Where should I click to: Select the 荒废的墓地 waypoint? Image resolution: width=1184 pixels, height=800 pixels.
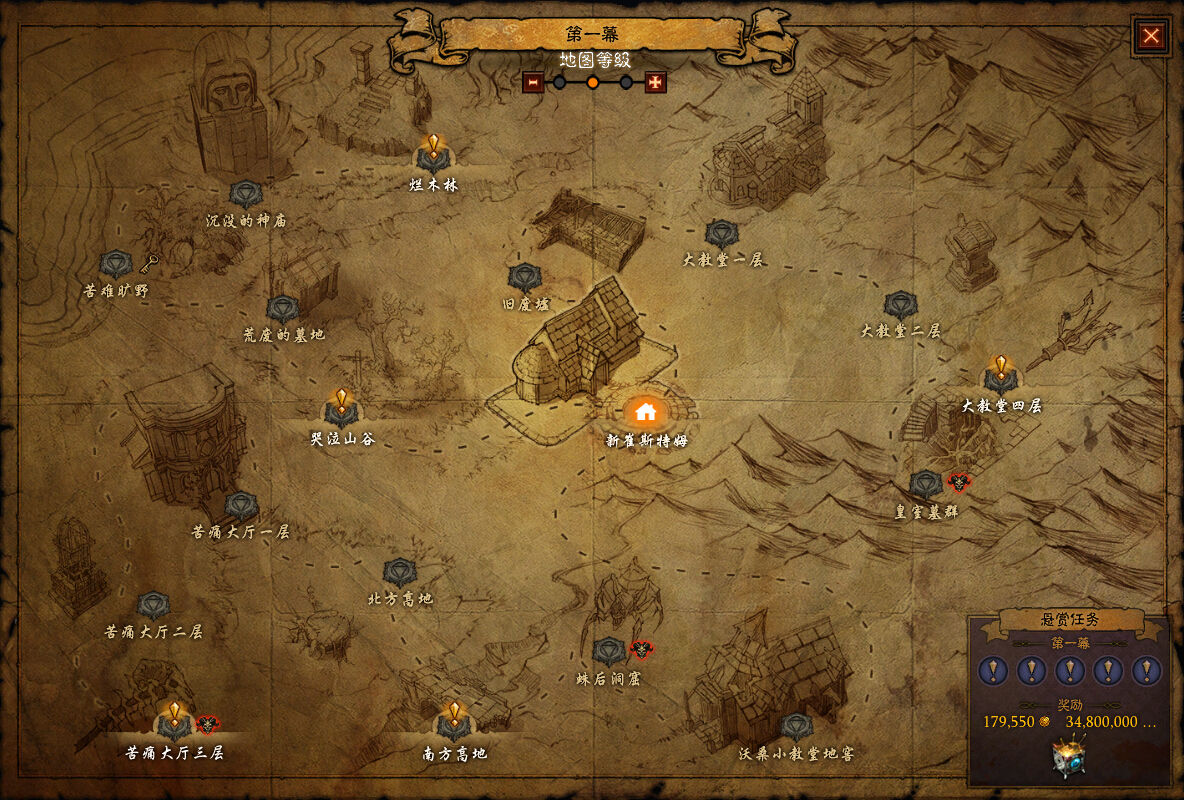(x=283, y=309)
